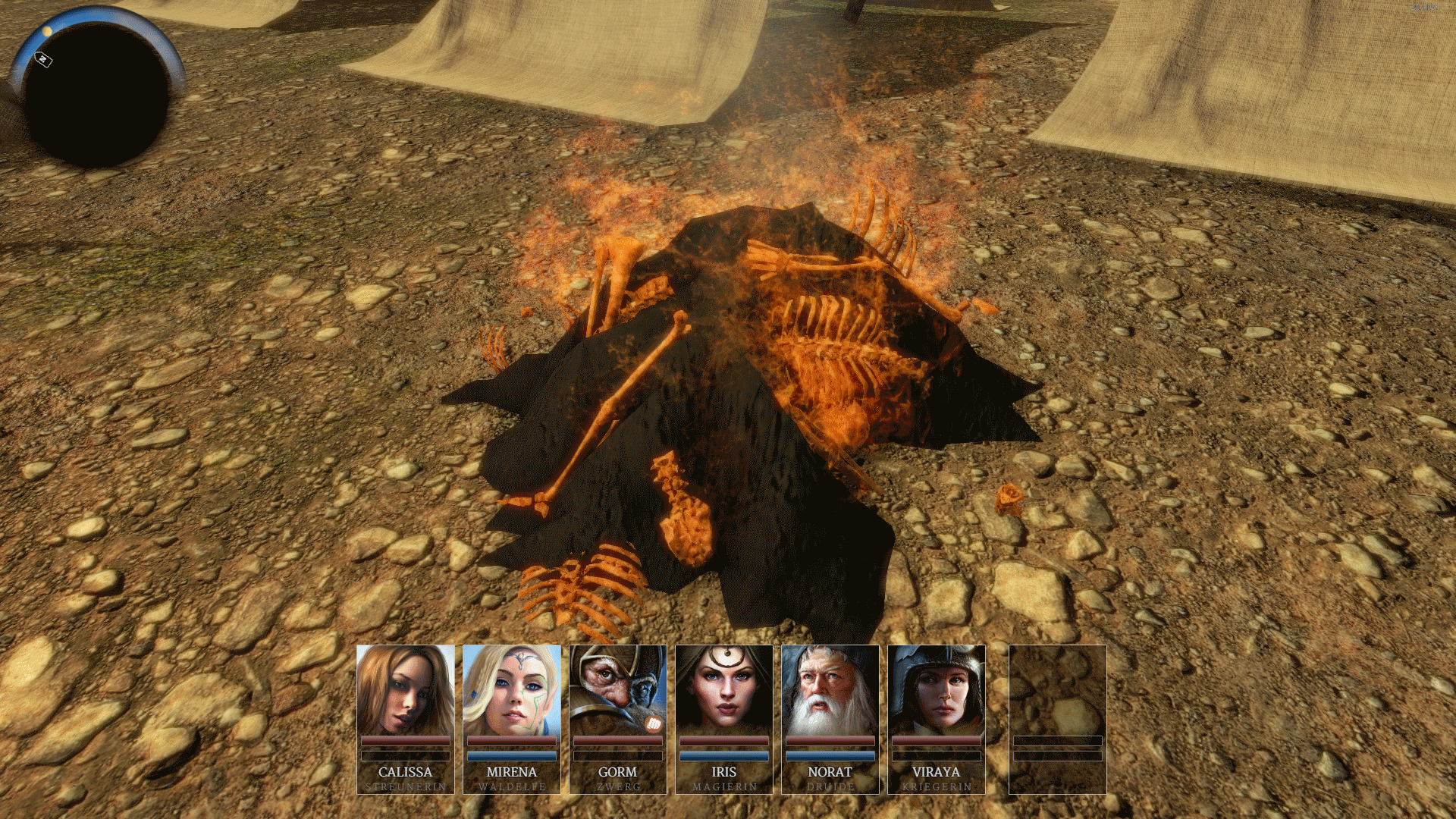
Task: Select Calissa's party portrait
Action: (405, 690)
